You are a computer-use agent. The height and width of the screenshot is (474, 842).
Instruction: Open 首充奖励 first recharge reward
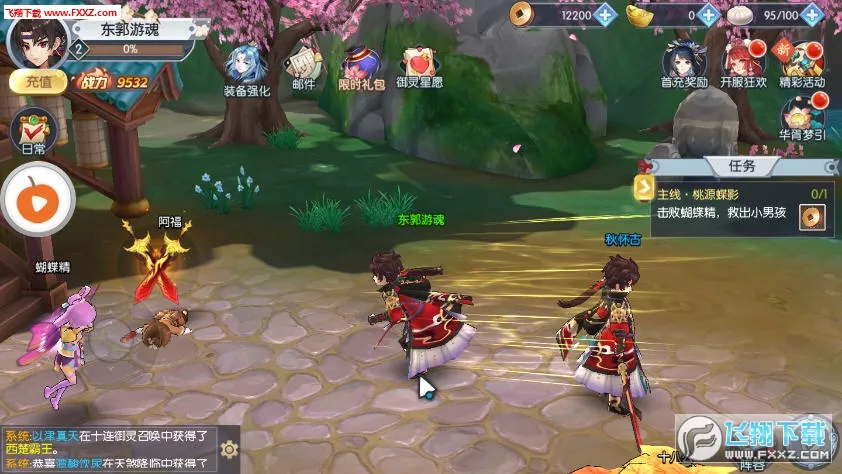(684, 65)
